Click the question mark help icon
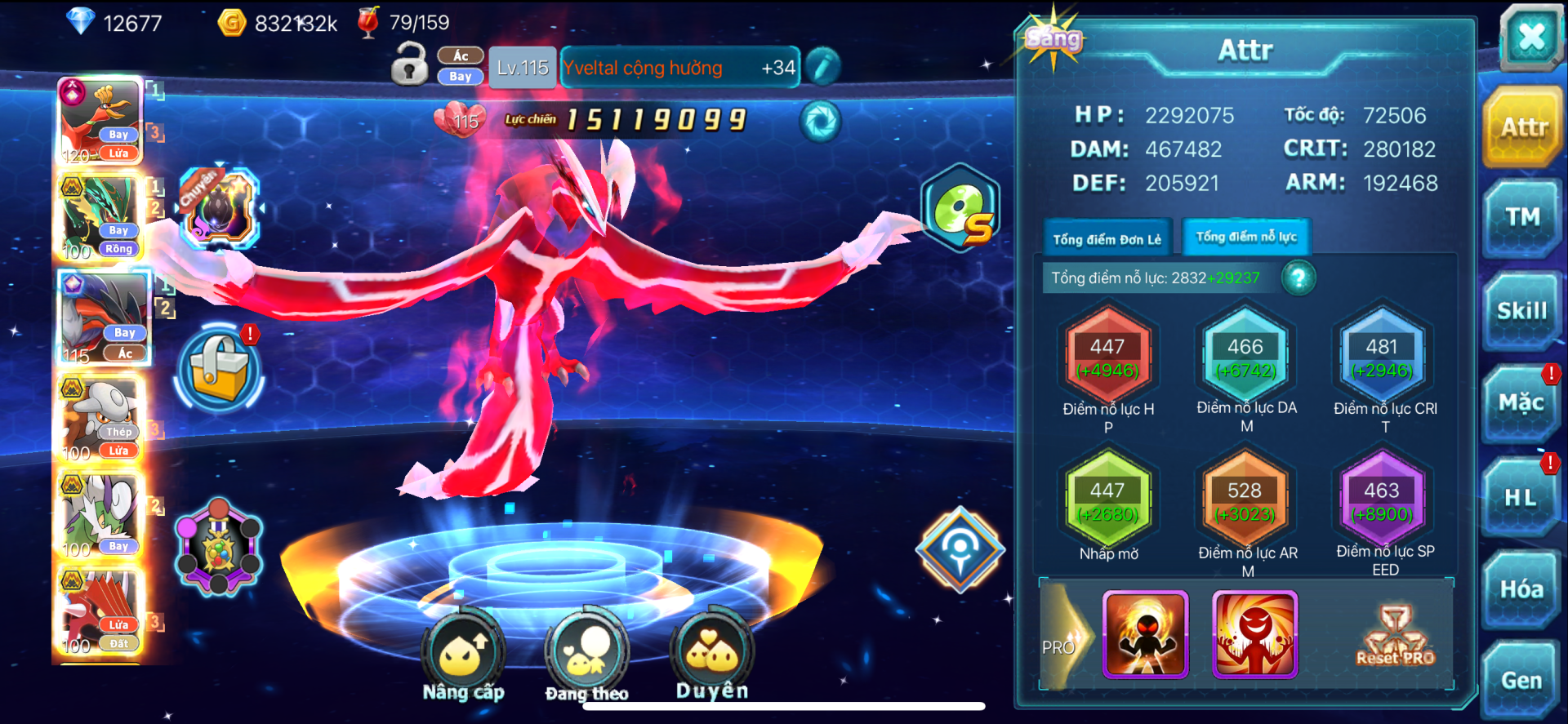Screen dimensions: 1568x724 (x=1298, y=278)
